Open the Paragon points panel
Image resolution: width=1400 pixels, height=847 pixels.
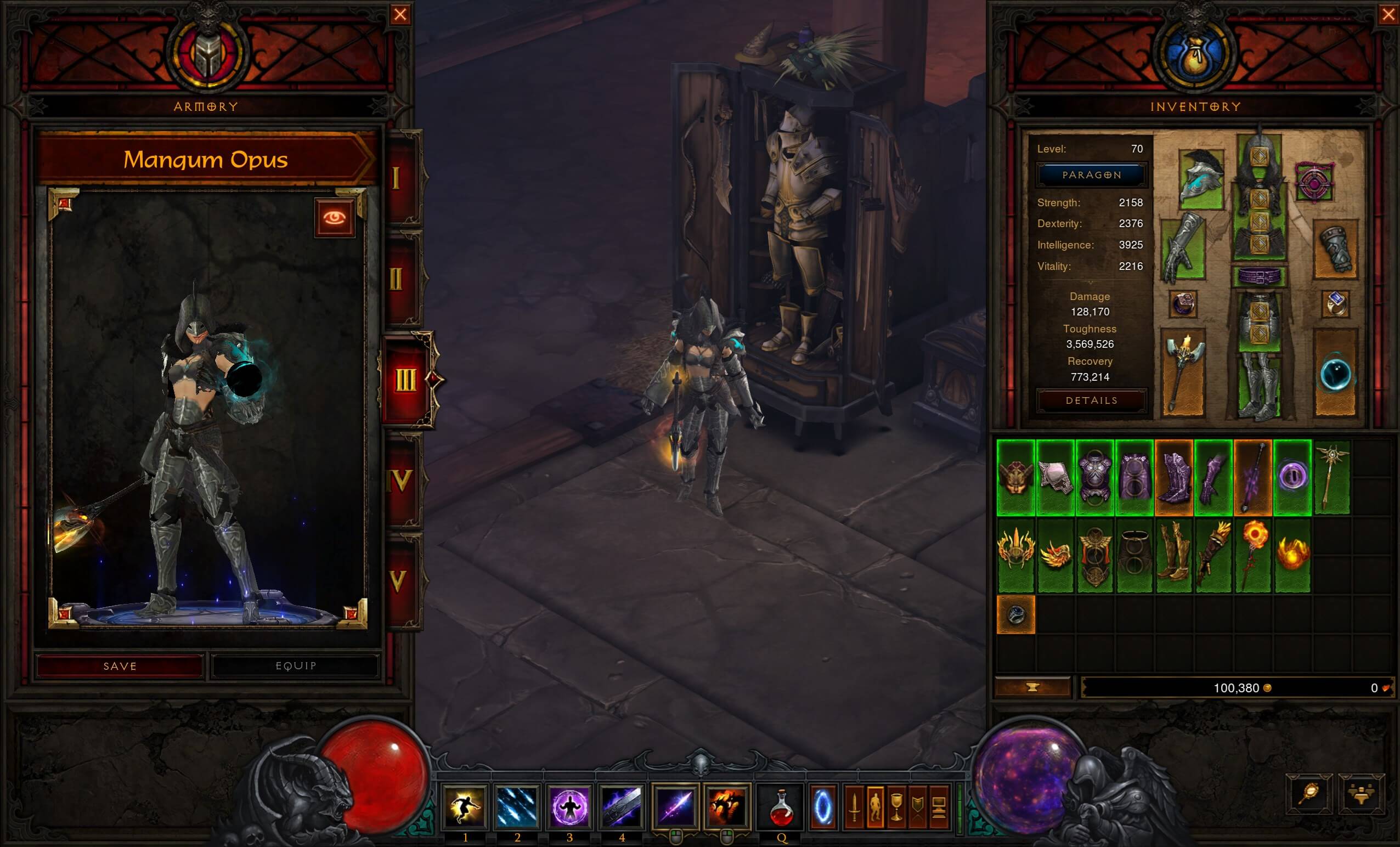point(1092,175)
